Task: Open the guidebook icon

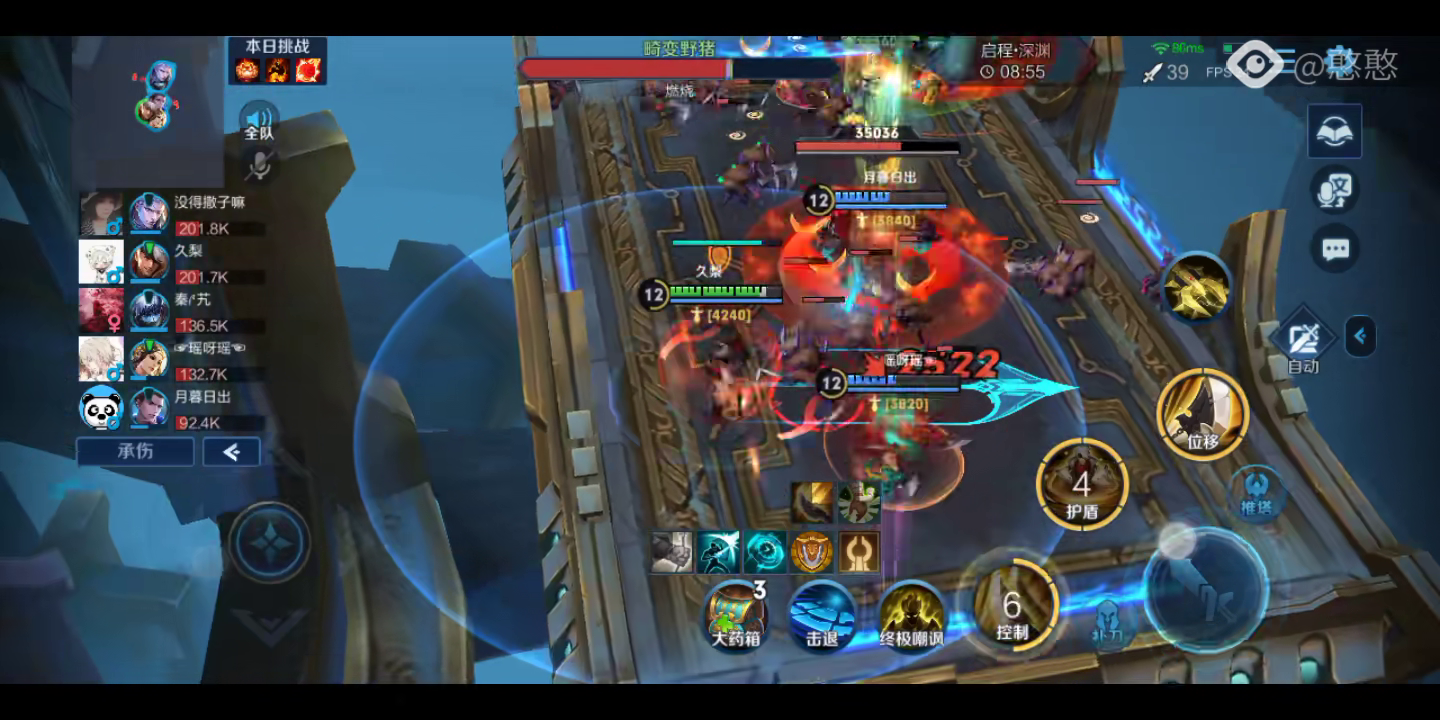Action: [1335, 131]
